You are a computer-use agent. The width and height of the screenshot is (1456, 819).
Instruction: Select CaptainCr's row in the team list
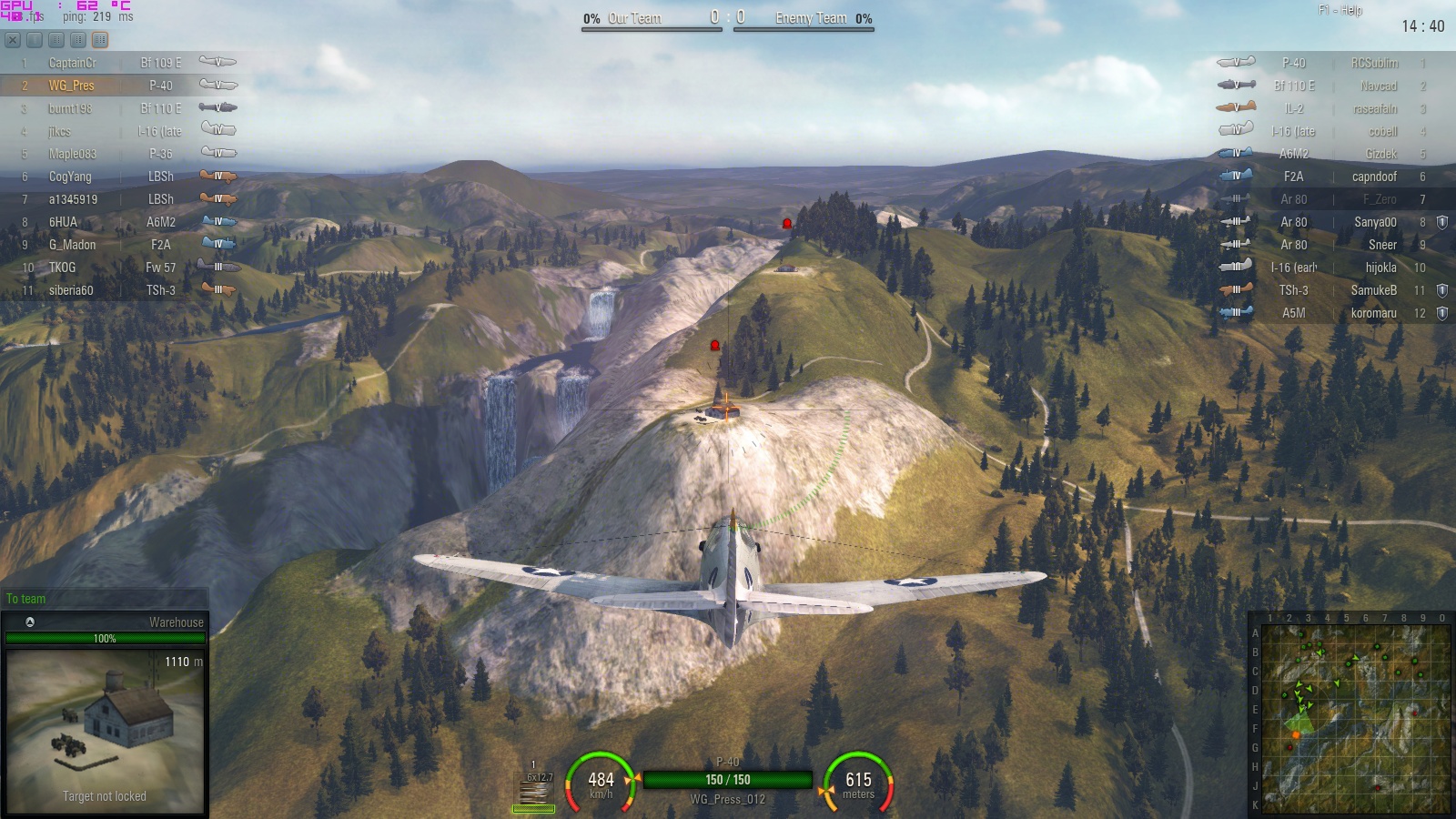click(x=118, y=63)
